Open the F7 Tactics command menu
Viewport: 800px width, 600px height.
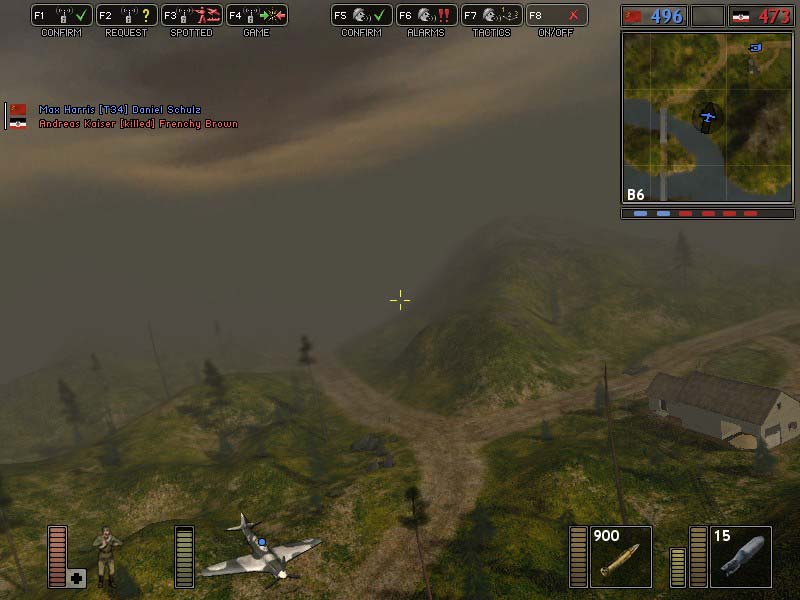click(x=491, y=16)
